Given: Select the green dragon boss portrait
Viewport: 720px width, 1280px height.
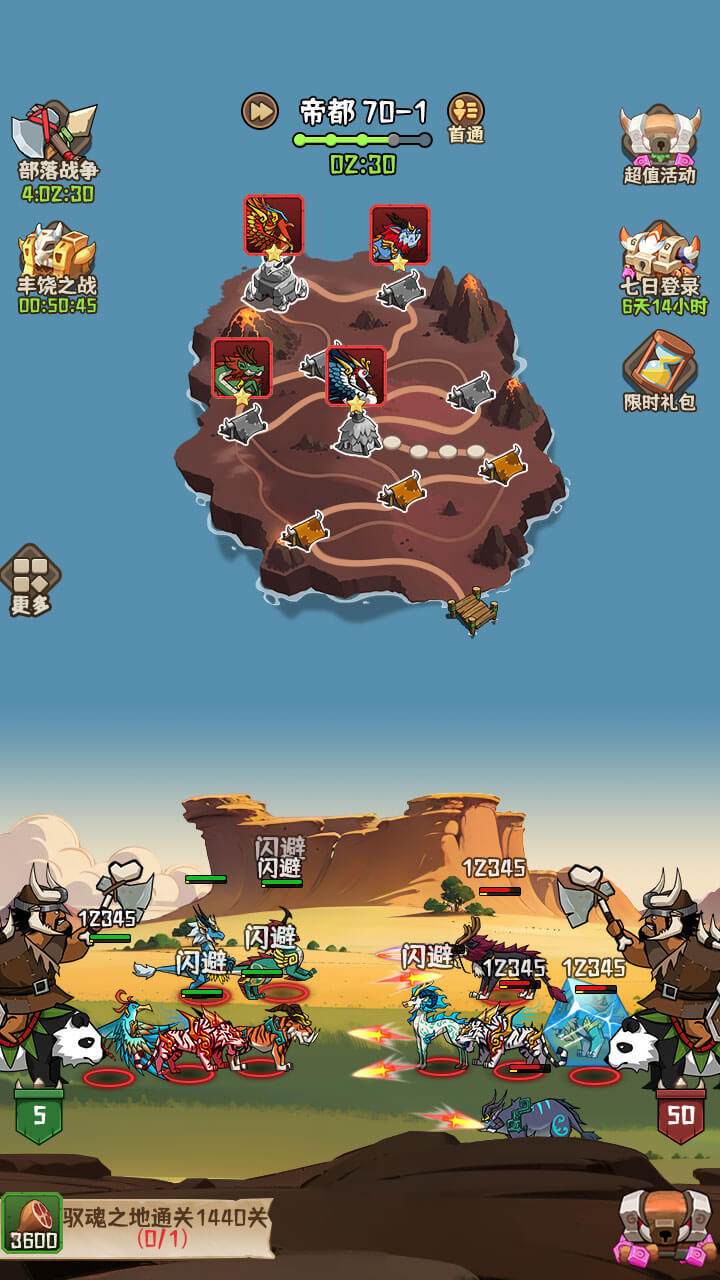Looking at the screenshot, I should pyautogui.click(x=242, y=367).
